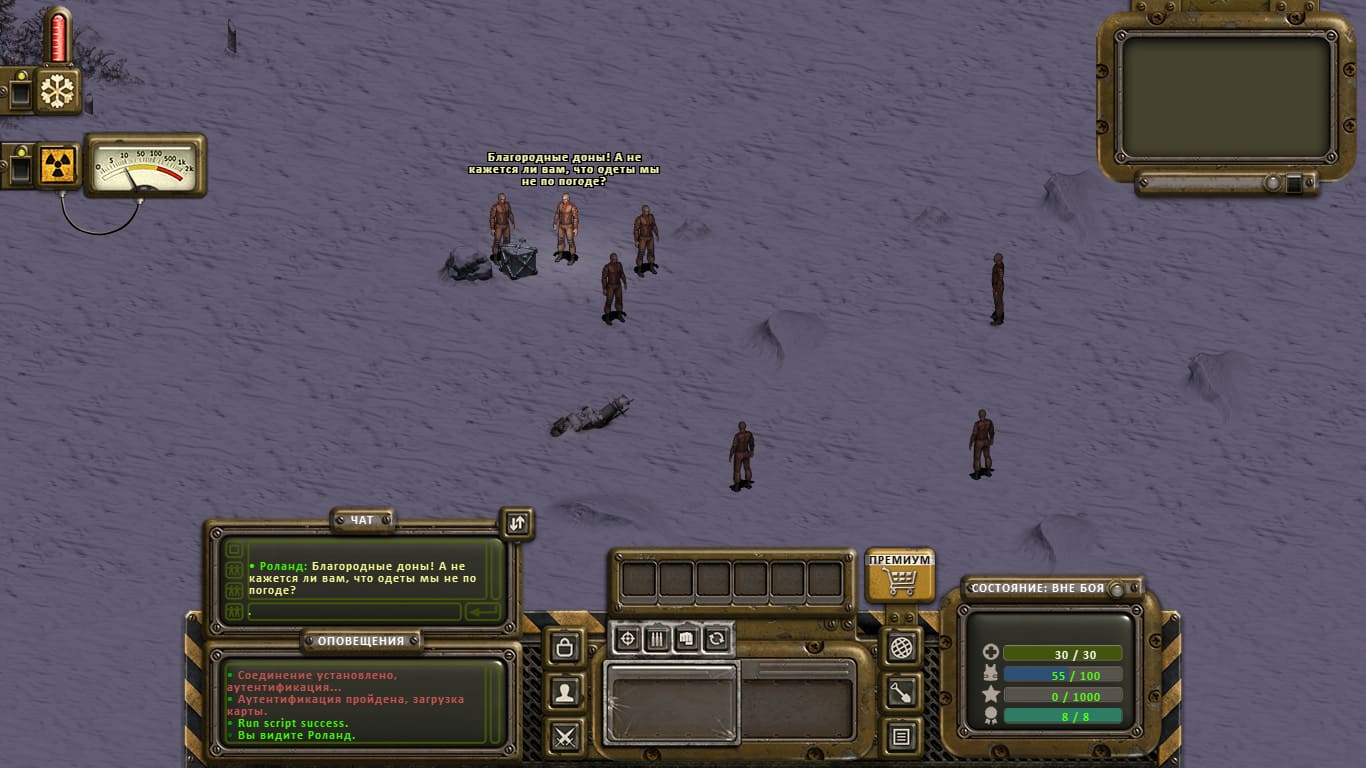Open the Премиум shop cart
The width and height of the screenshot is (1366, 768).
point(900,575)
